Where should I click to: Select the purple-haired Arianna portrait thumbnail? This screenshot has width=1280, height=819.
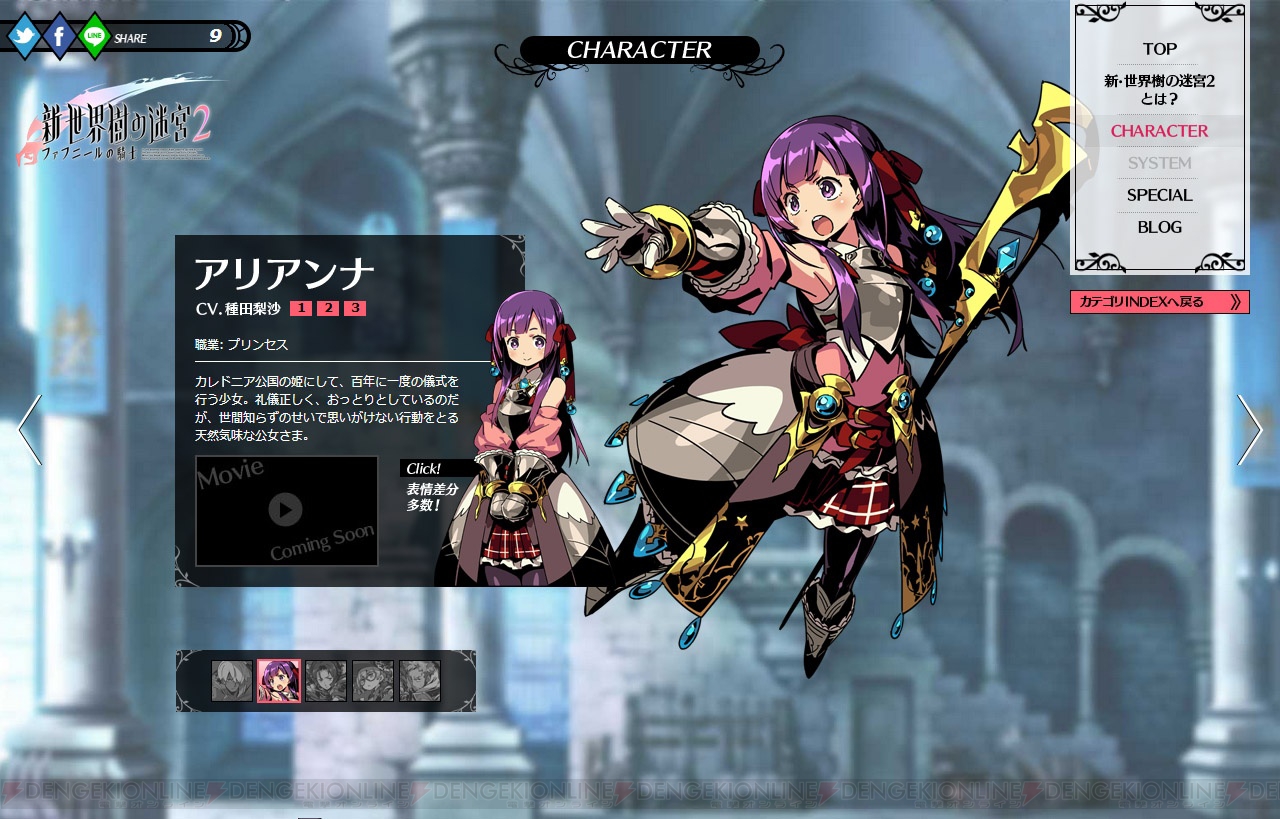[x=279, y=681]
